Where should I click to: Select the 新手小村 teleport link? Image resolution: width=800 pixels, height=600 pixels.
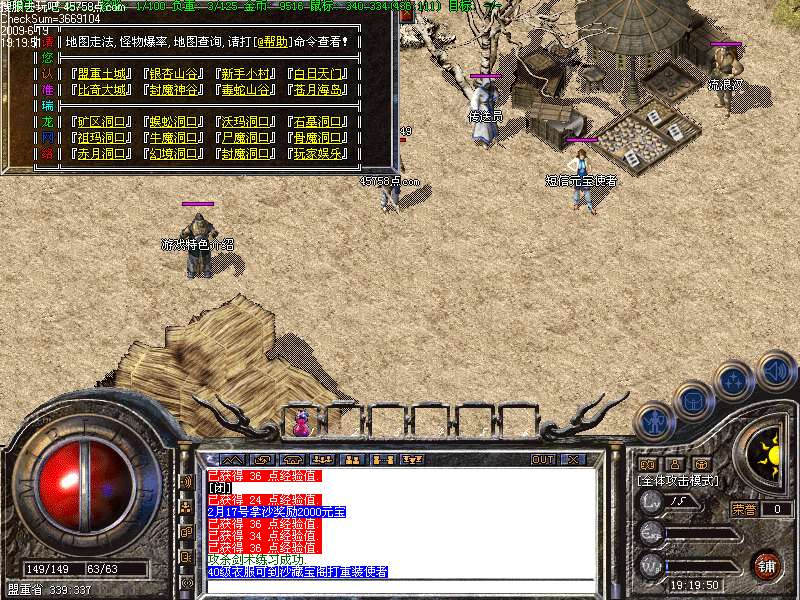[243, 74]
